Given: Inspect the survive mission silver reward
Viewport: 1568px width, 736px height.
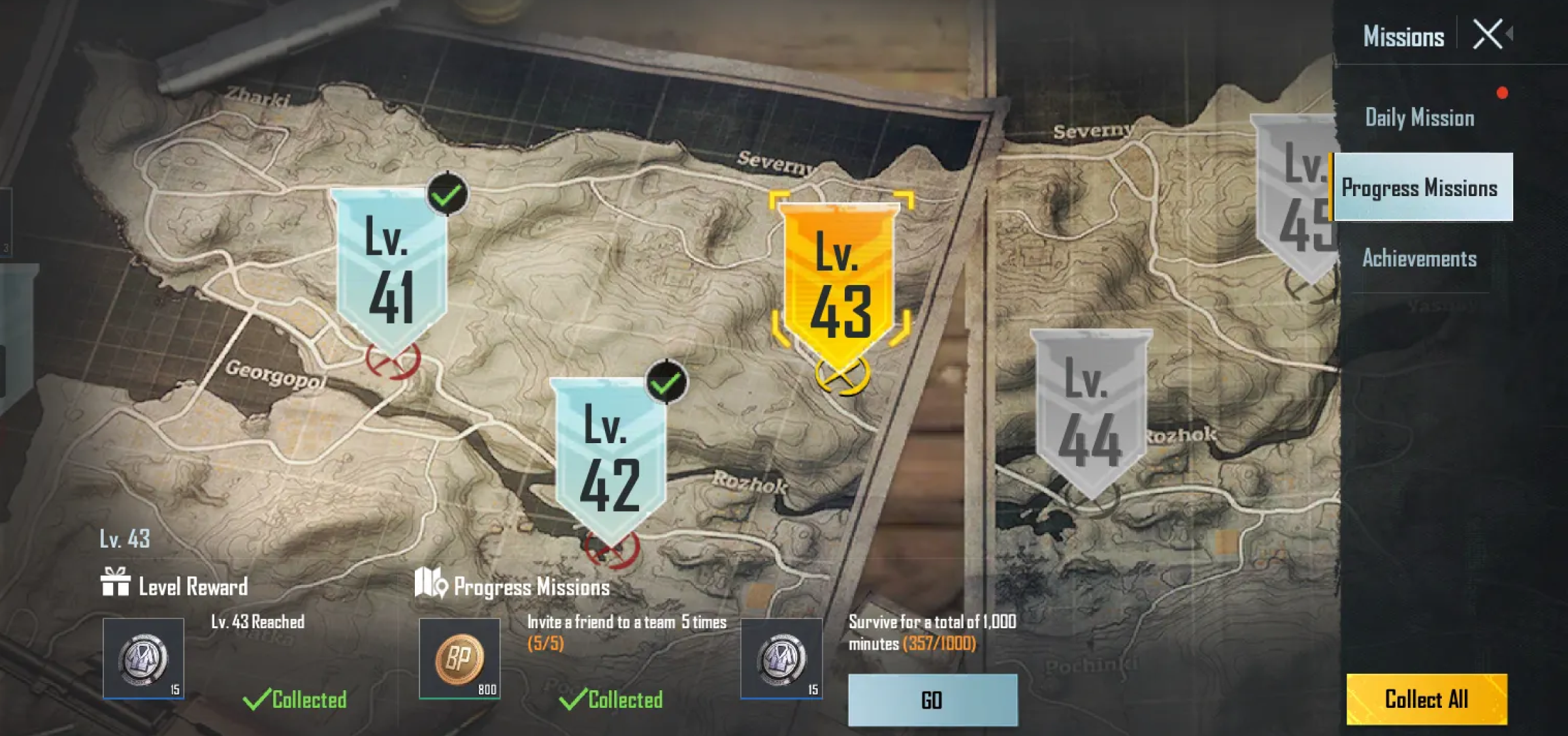Looking at the screenshot, I should (x=781, y=658).
